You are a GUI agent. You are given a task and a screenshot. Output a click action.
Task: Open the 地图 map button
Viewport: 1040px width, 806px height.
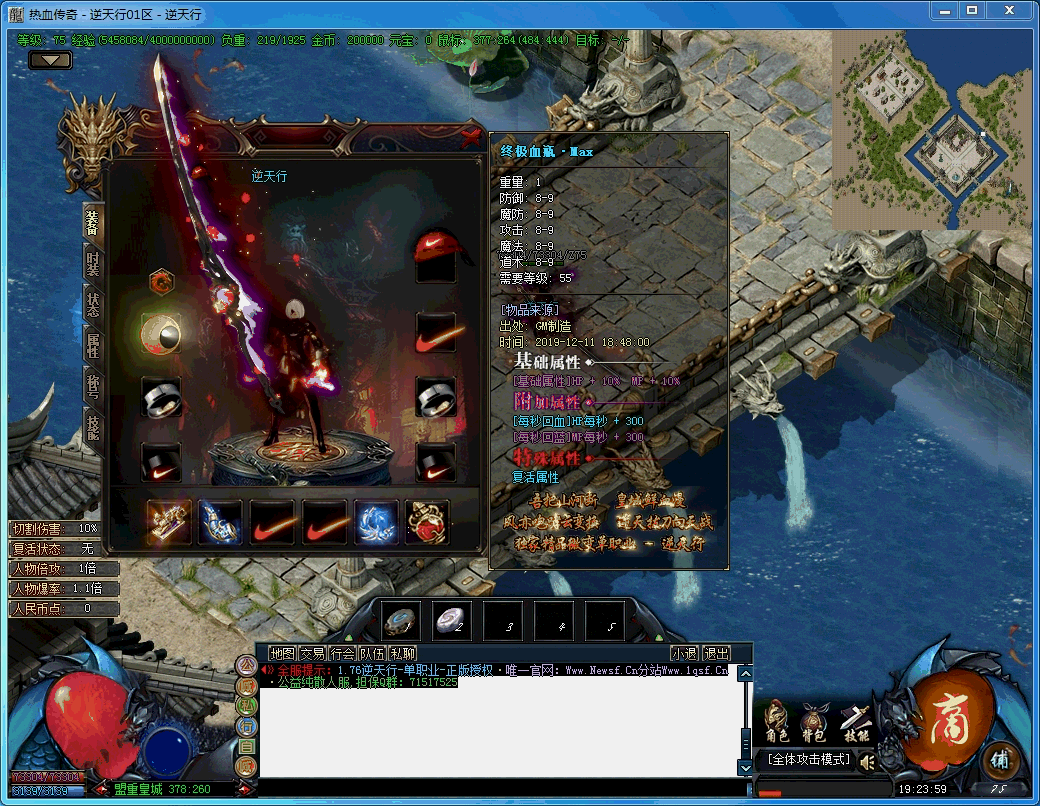[283, 653]
